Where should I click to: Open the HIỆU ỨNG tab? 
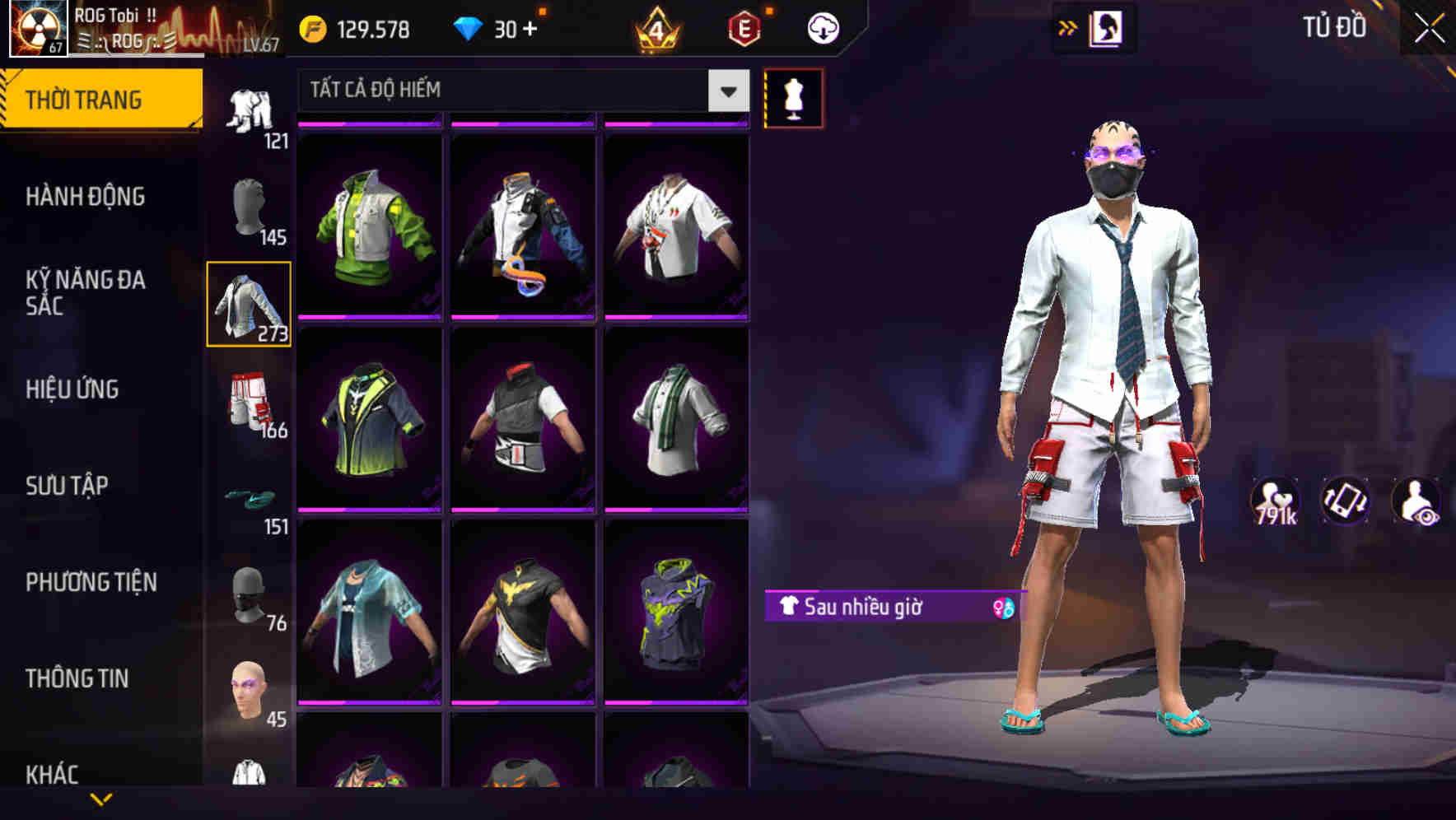coord(74,389)
